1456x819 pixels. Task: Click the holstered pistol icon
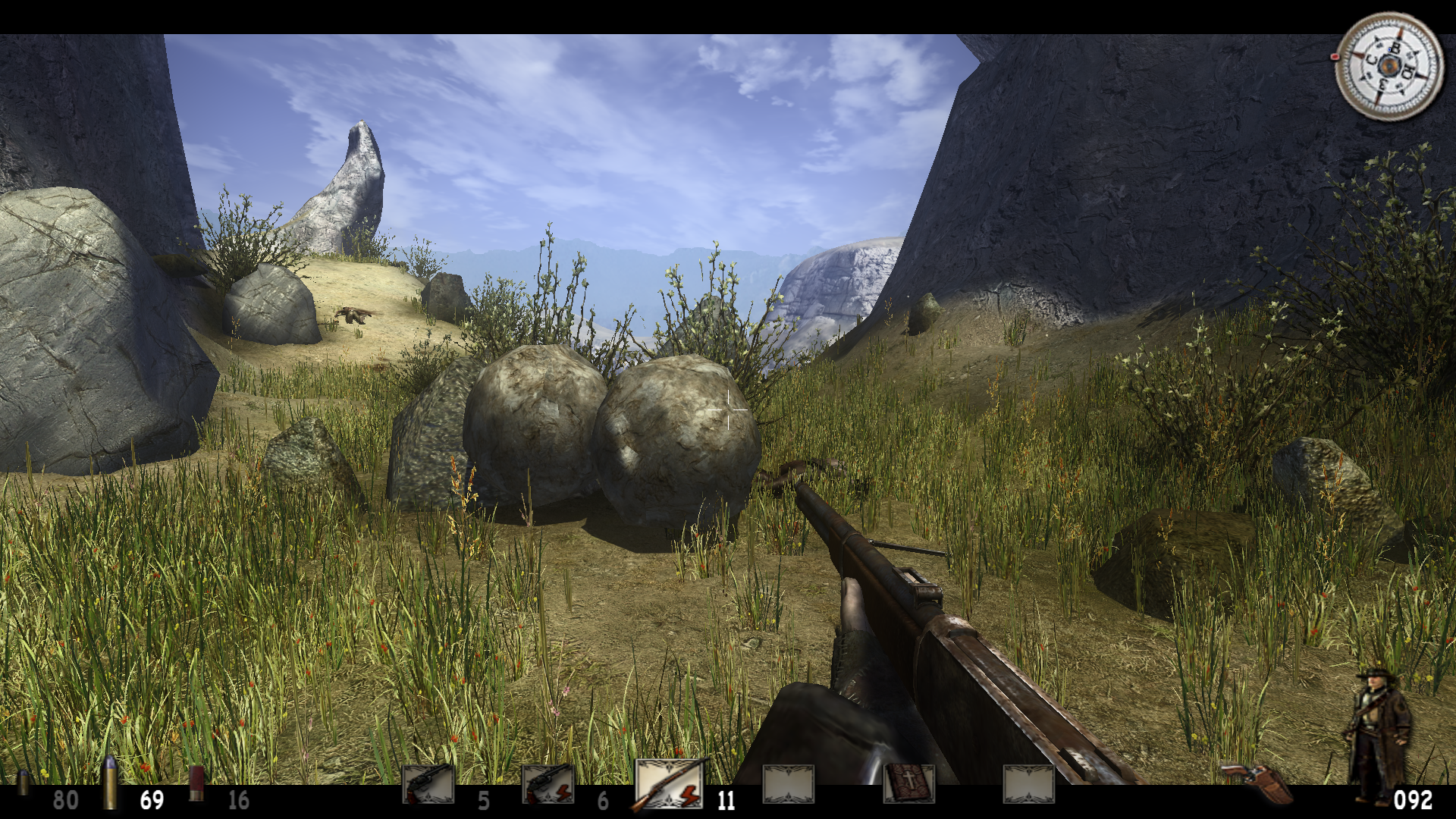tap(1257, 783)
